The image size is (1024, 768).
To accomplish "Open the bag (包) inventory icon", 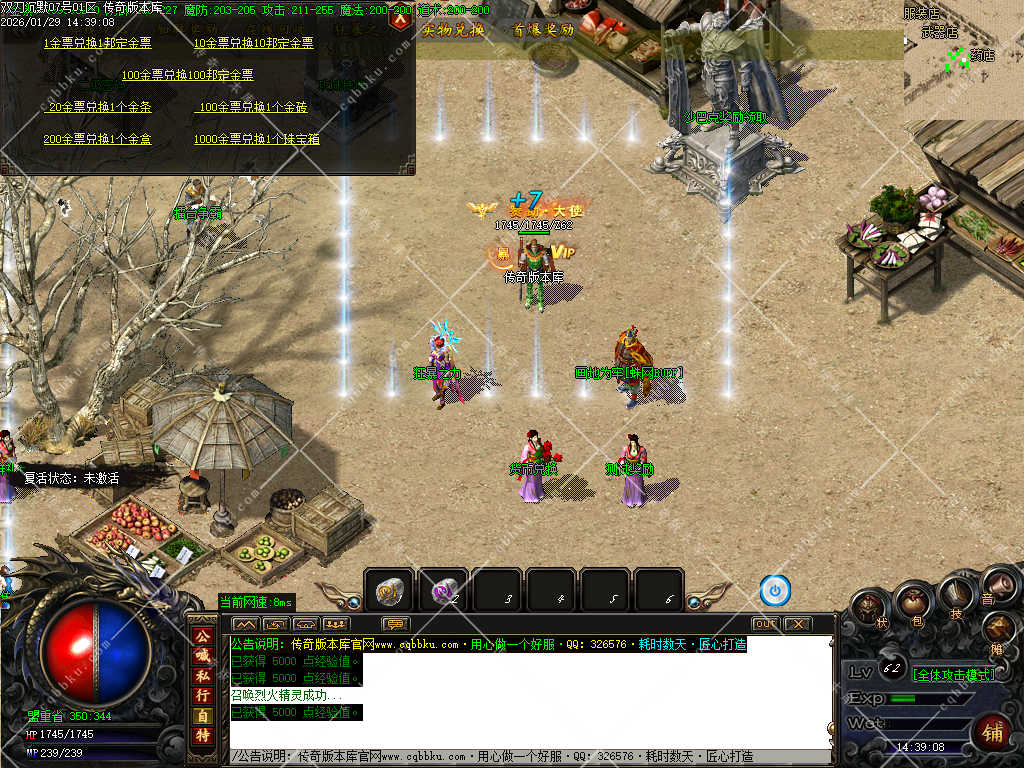I will click(x=911, y=603).
